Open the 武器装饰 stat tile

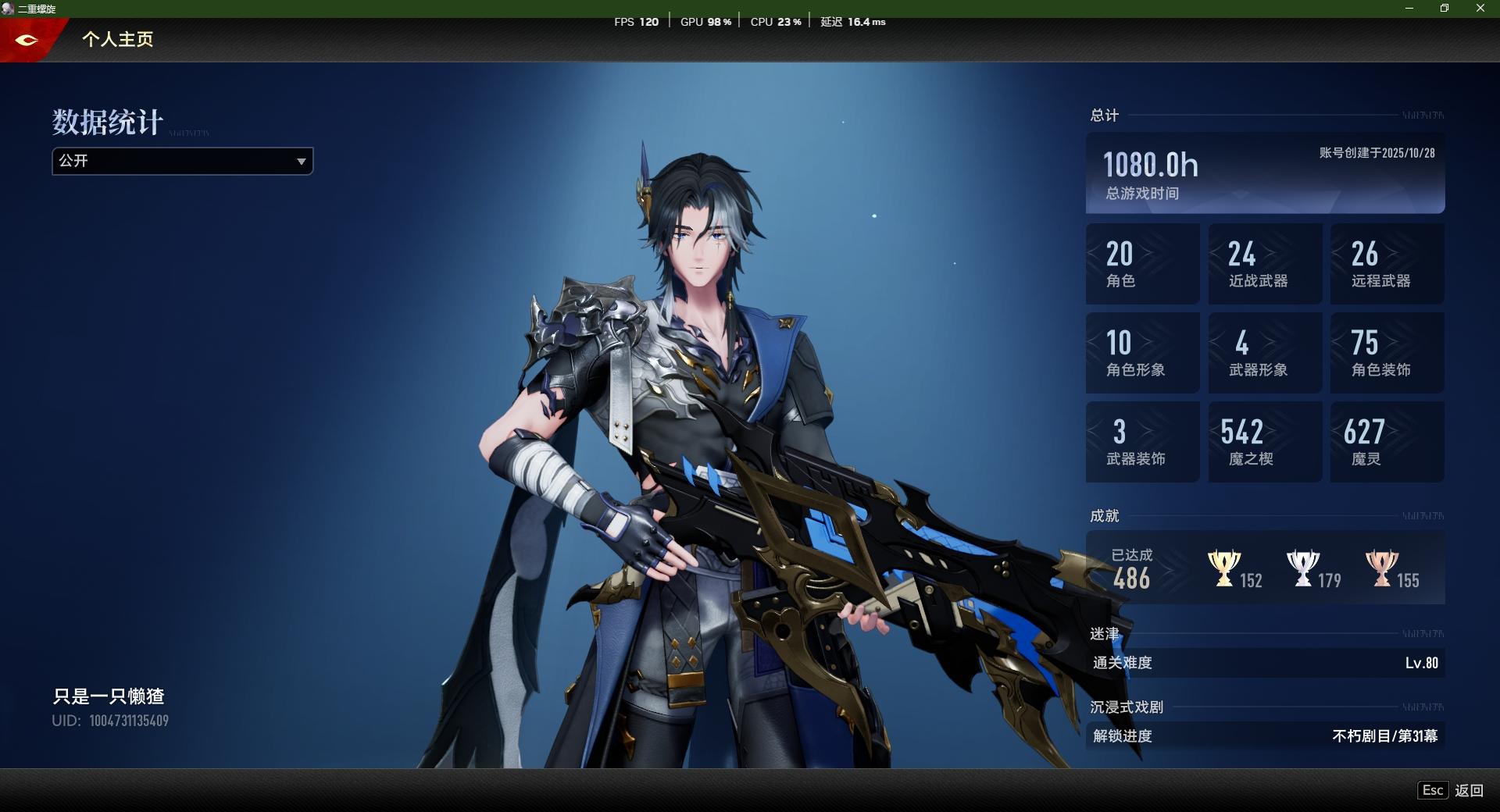pos(1142,442)
